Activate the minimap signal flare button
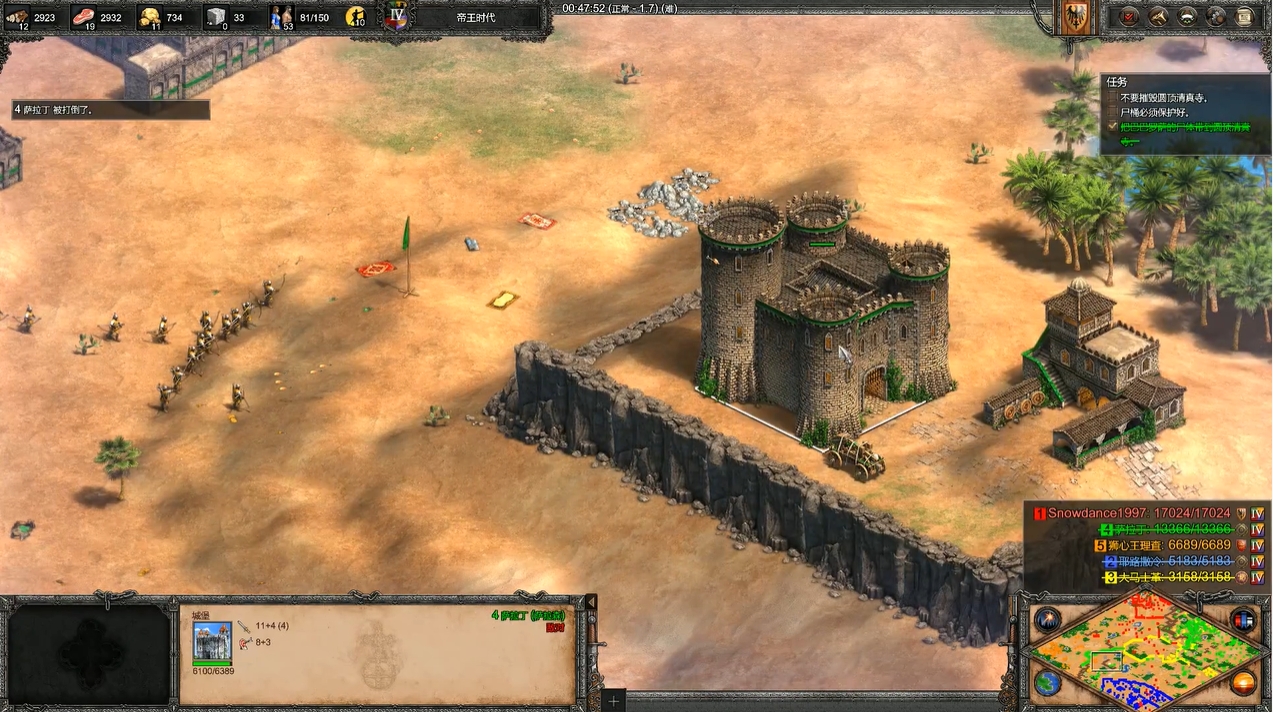Image resolution: width=1273 pixels, height=712 pixels. point(1047,619)
